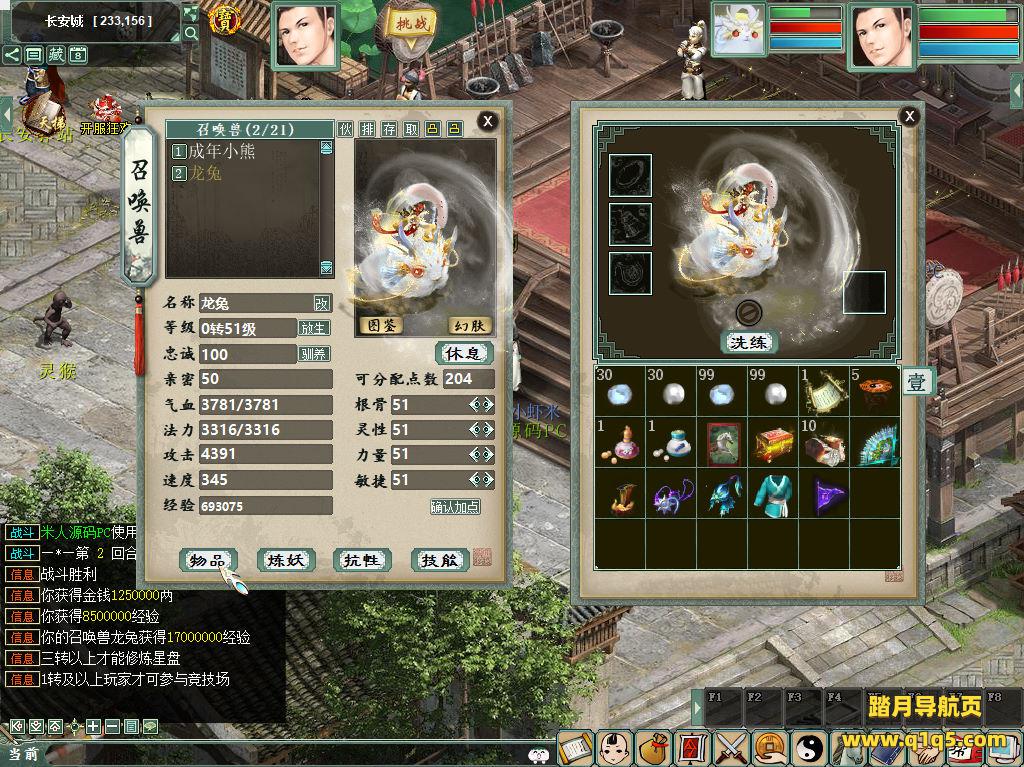Tame the pet using 驯养 button
Viewport: 1024px width, 767px height.
click(314, 354)
